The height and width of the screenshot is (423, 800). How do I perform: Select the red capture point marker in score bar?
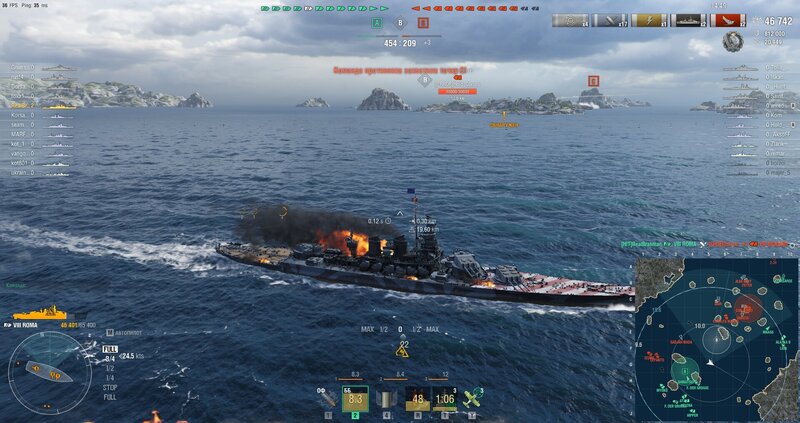(x=423, y=22)
